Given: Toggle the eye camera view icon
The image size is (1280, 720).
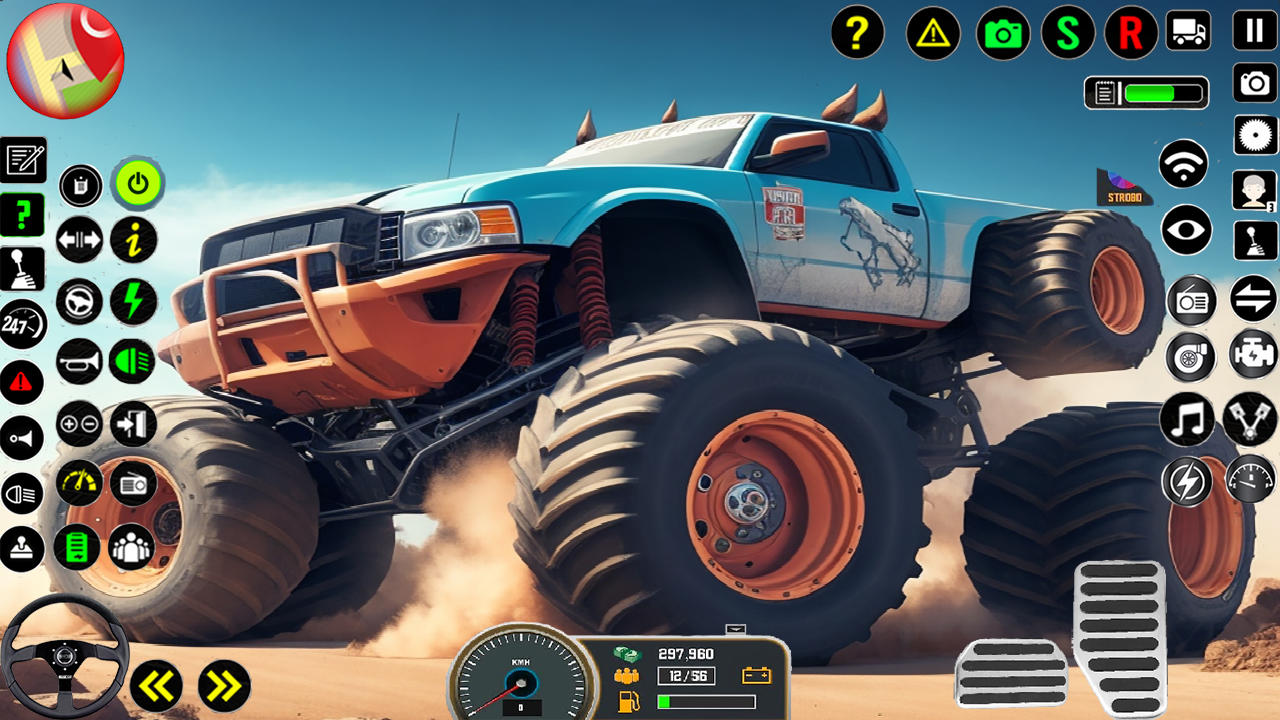Looking at the screenshot, I should (x=1189, y=231).
